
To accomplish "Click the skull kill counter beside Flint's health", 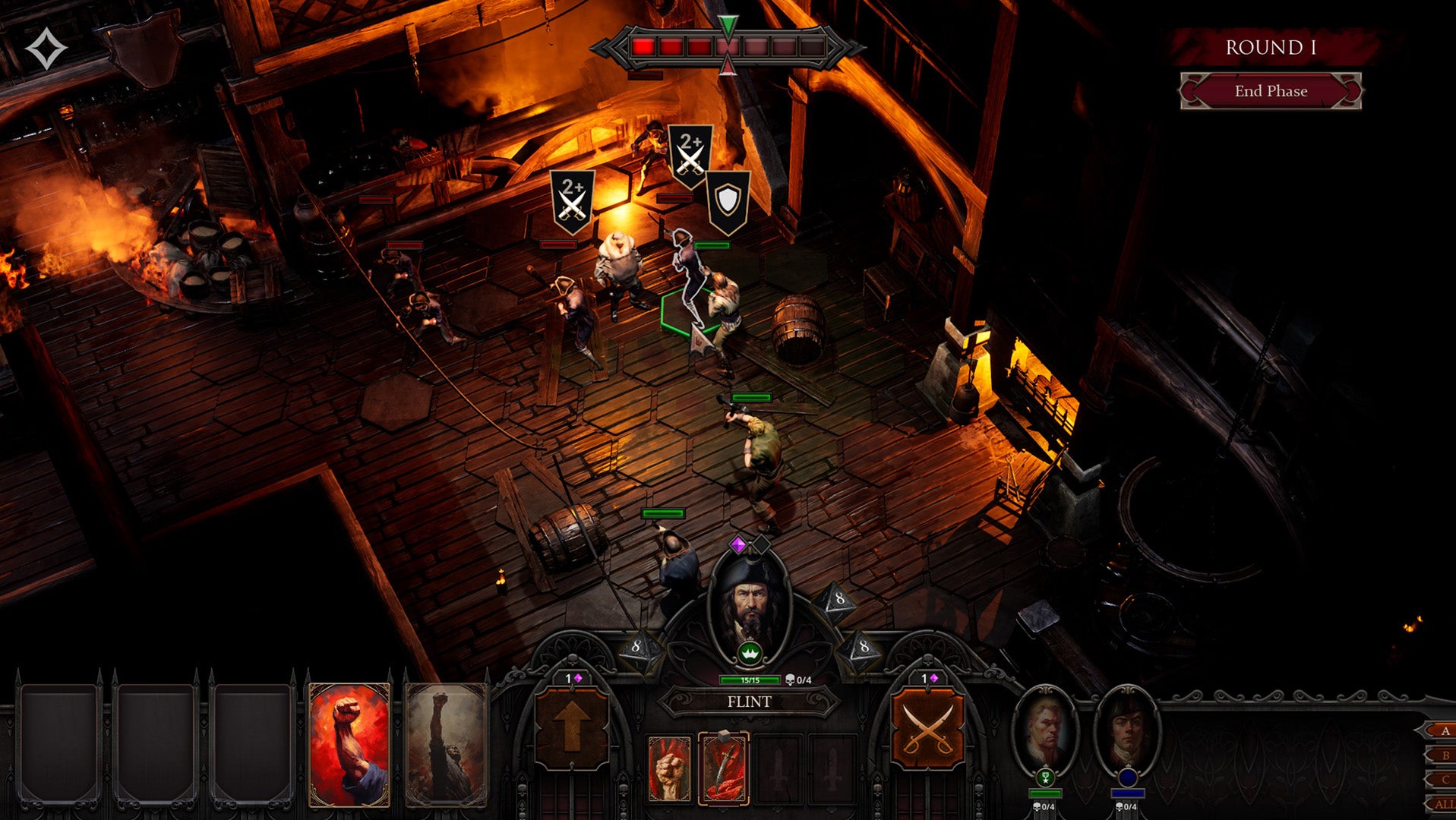I will point(794,680).
